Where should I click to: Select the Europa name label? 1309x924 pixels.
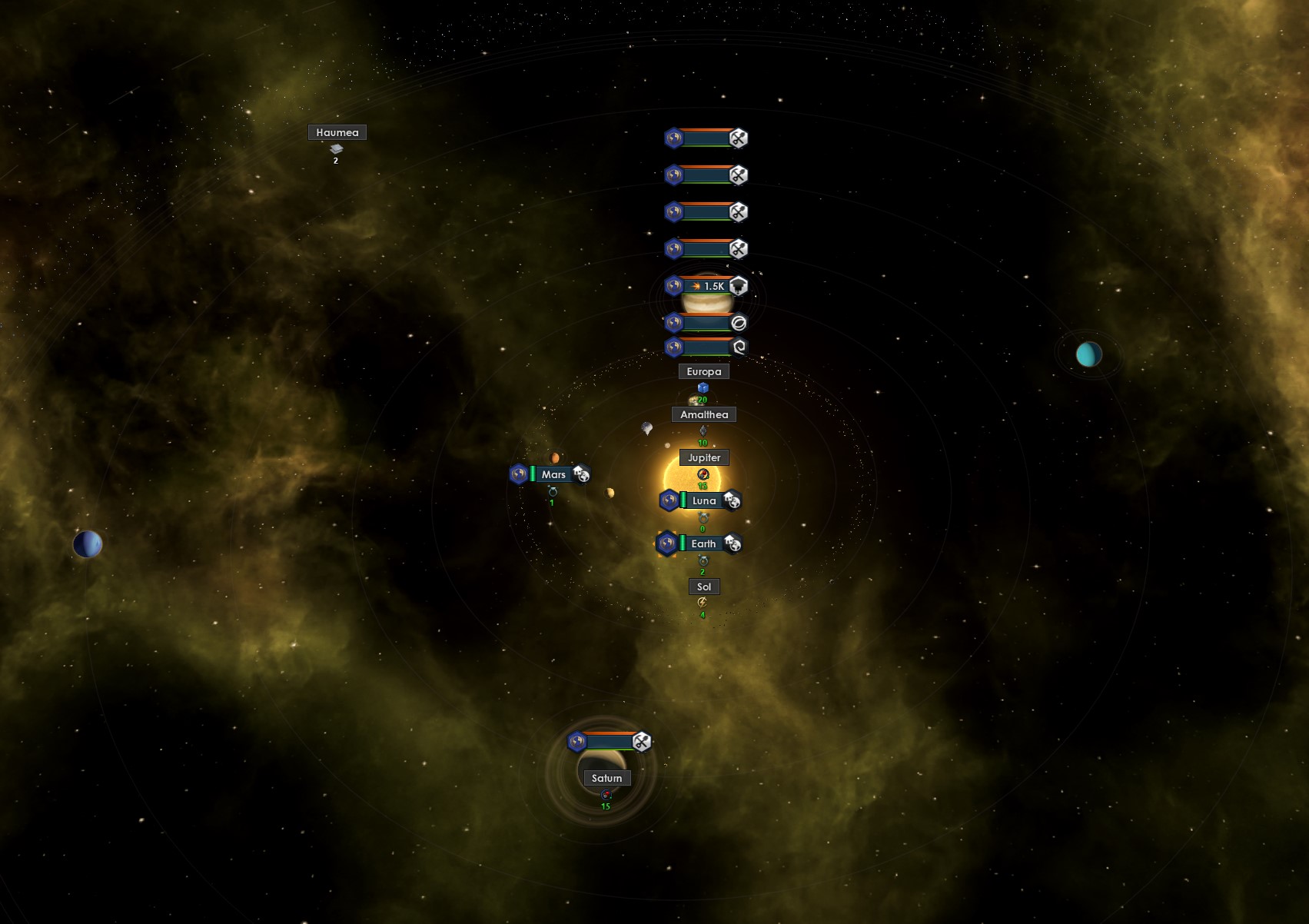tap(703, 371)
